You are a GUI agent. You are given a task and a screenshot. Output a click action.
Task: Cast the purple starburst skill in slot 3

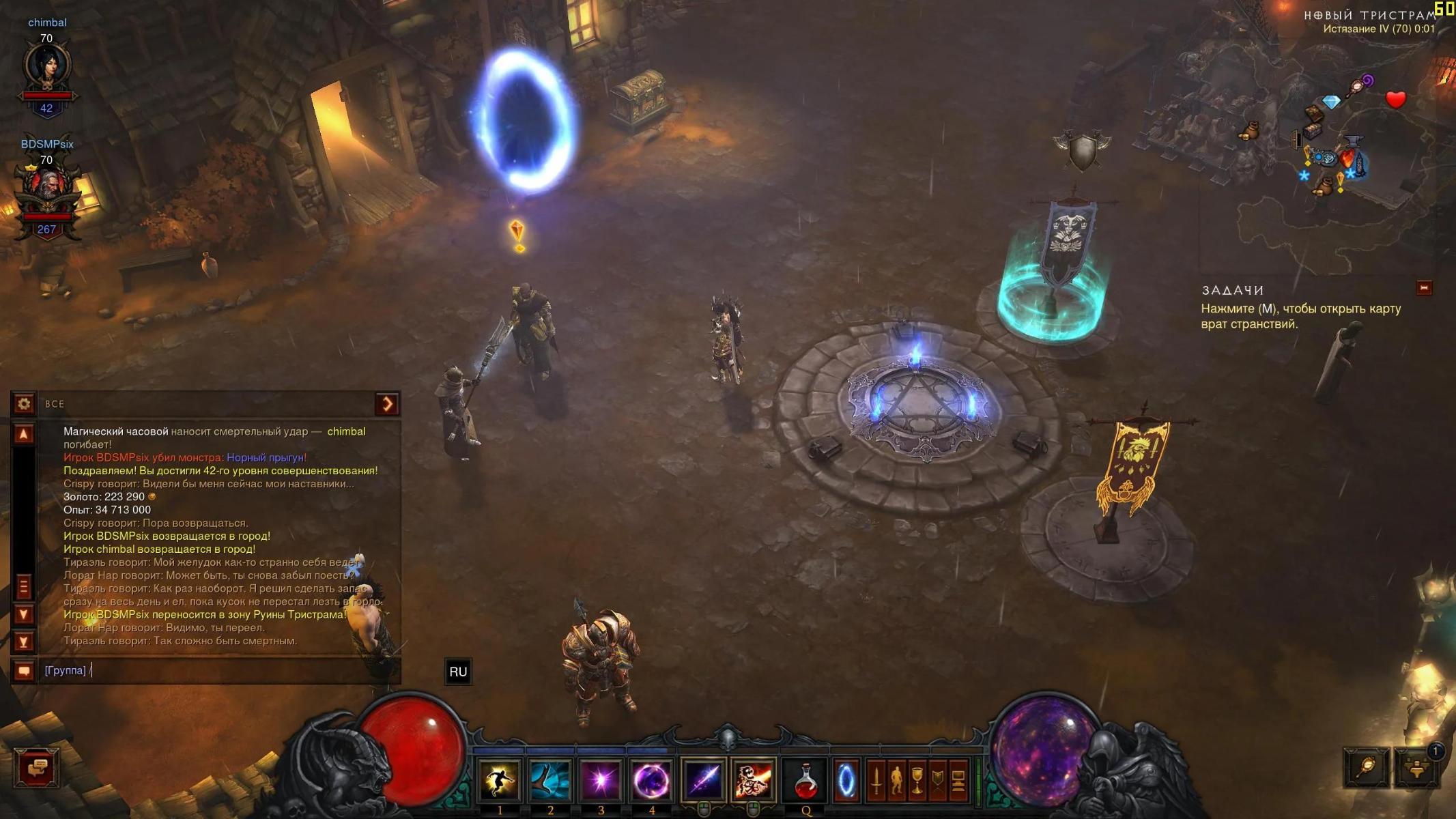[x=601, y=779]
